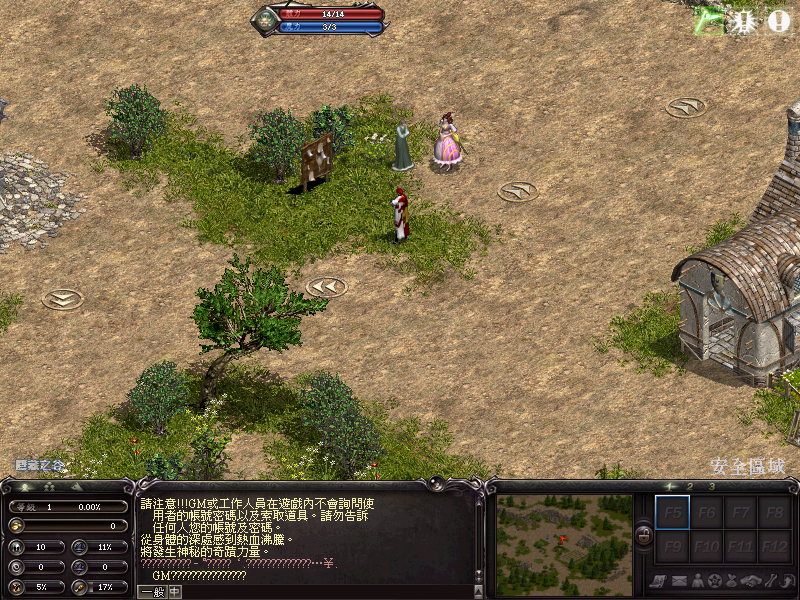Click the handshake trade icon
The height and width of the screenshot is (600, 800).
point(751,581)
